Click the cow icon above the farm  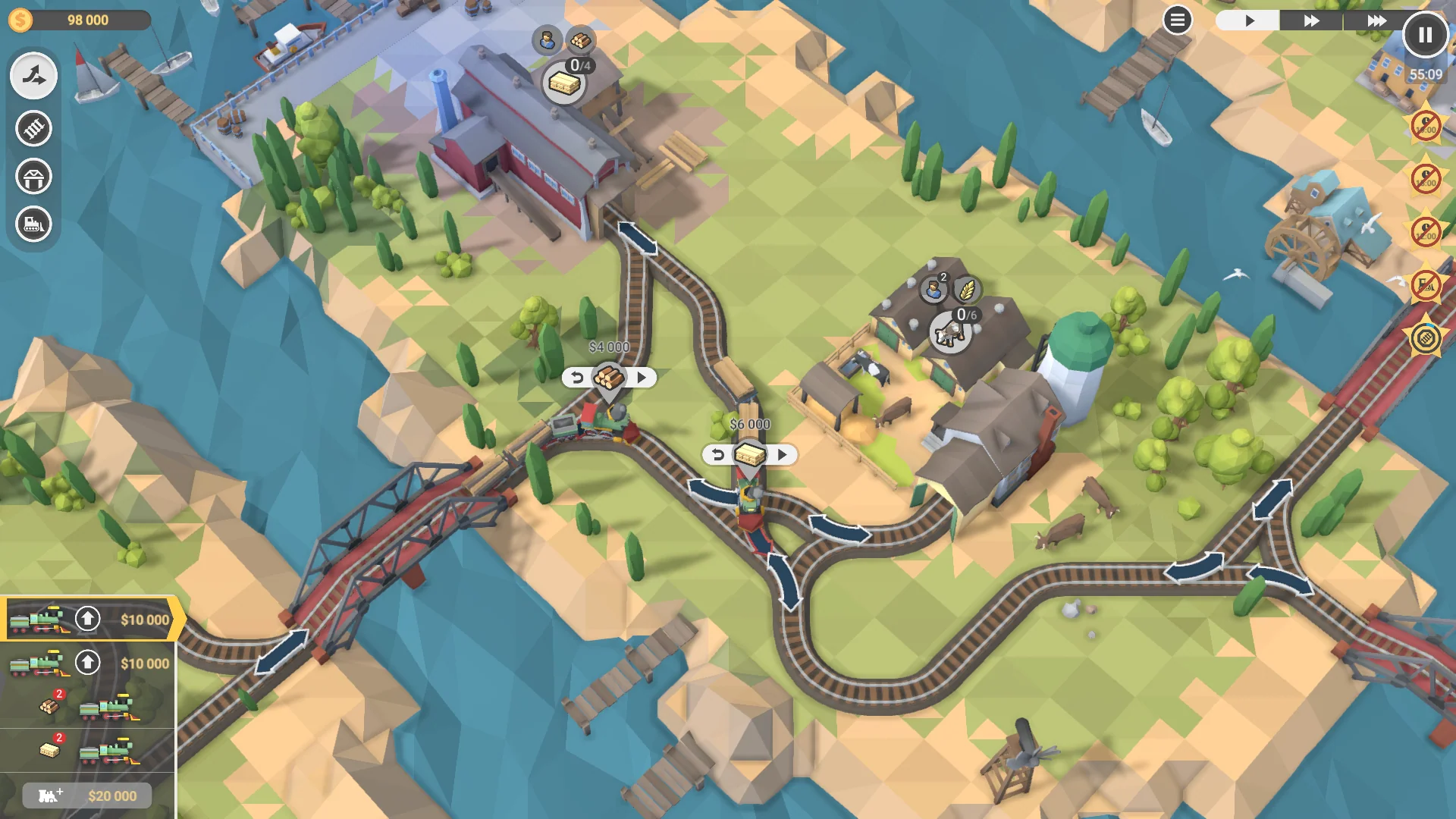(x=951, y=332)
